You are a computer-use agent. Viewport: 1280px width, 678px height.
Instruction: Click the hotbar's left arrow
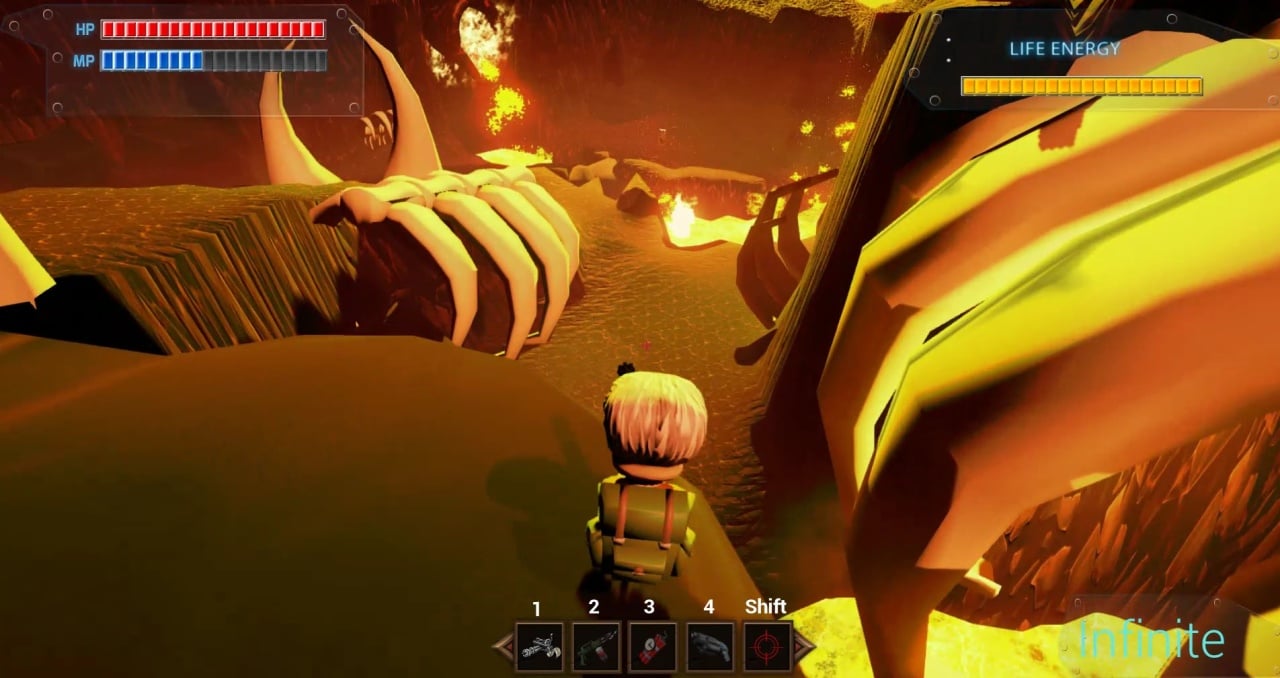(x=503, y=647)
